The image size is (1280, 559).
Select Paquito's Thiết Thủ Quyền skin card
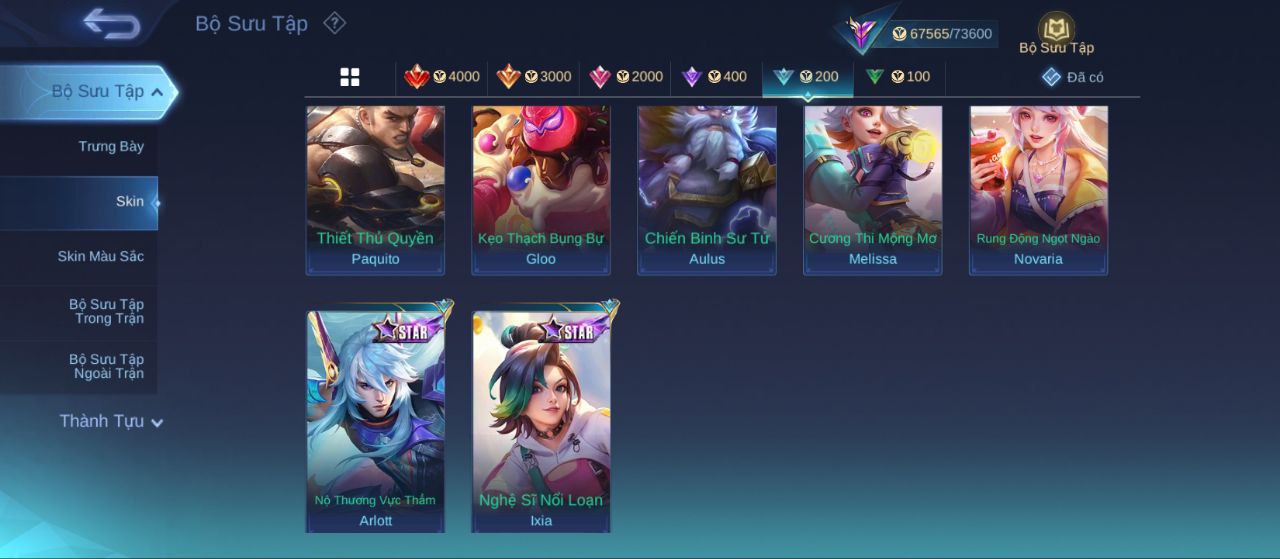(375, 190)
